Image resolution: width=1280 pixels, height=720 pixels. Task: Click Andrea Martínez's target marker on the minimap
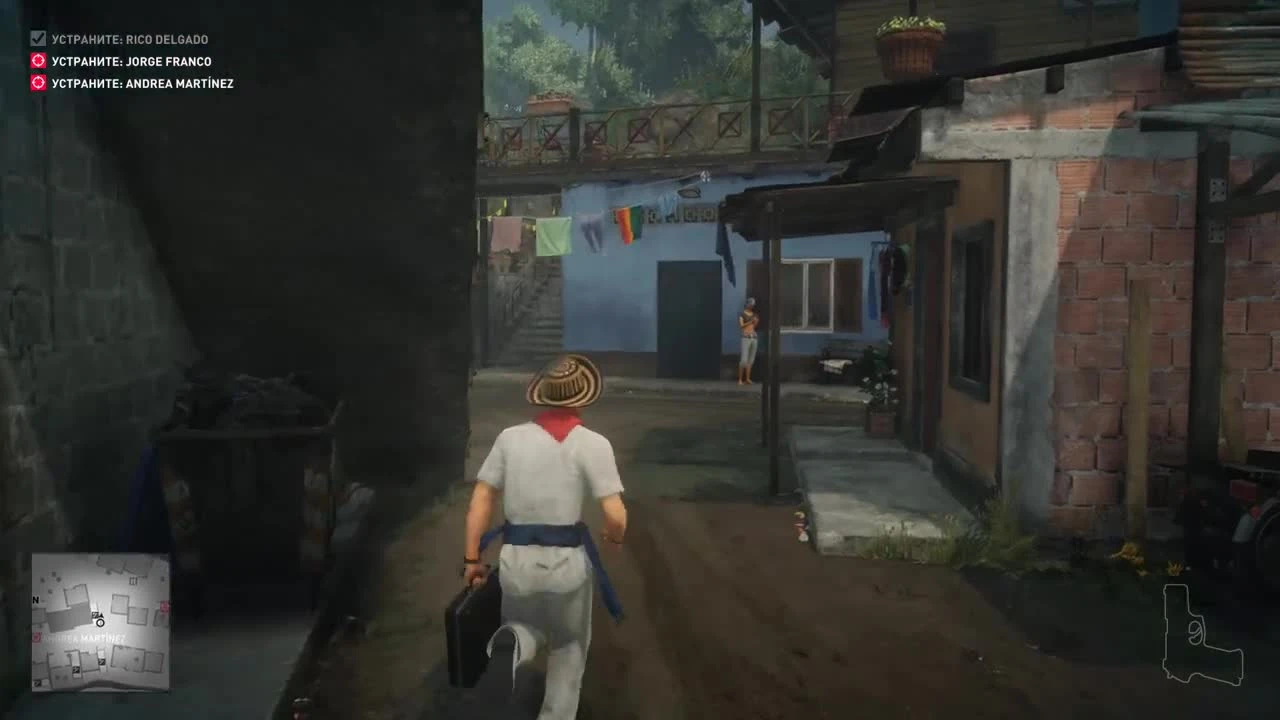35,637
